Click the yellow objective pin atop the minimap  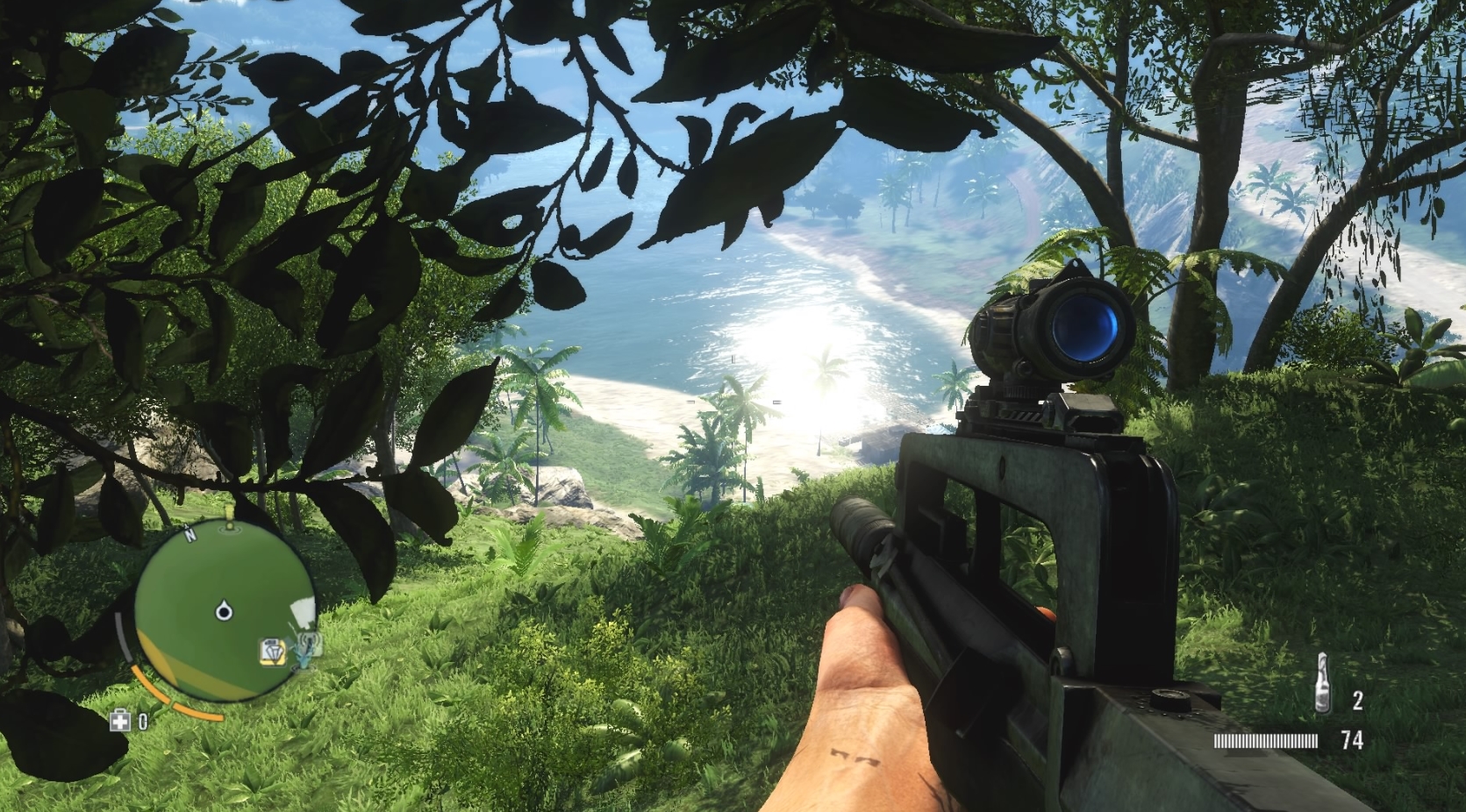(228, 512)
